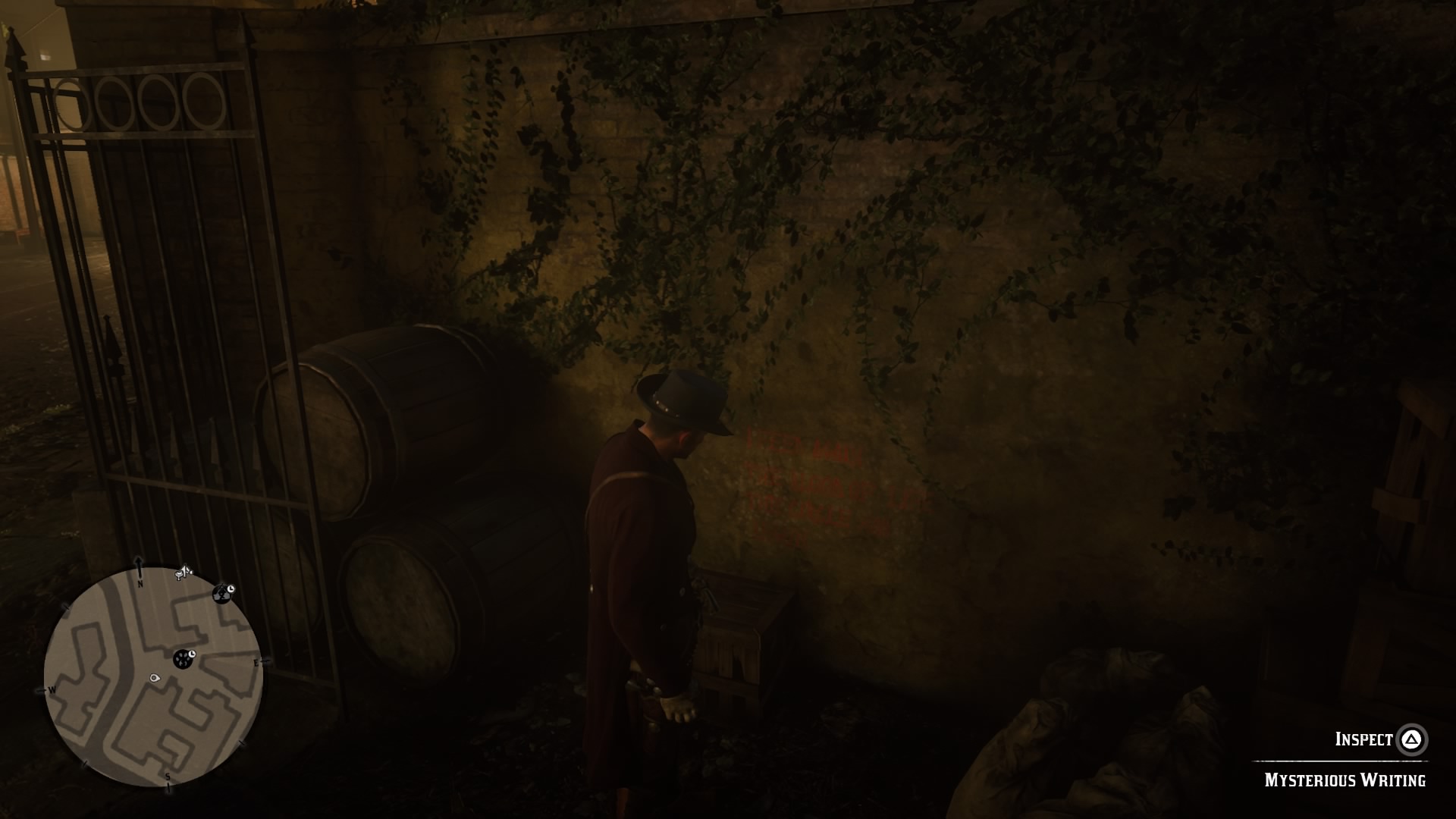Click the saloon icon with clock on minimap

(x=183, y=659)
